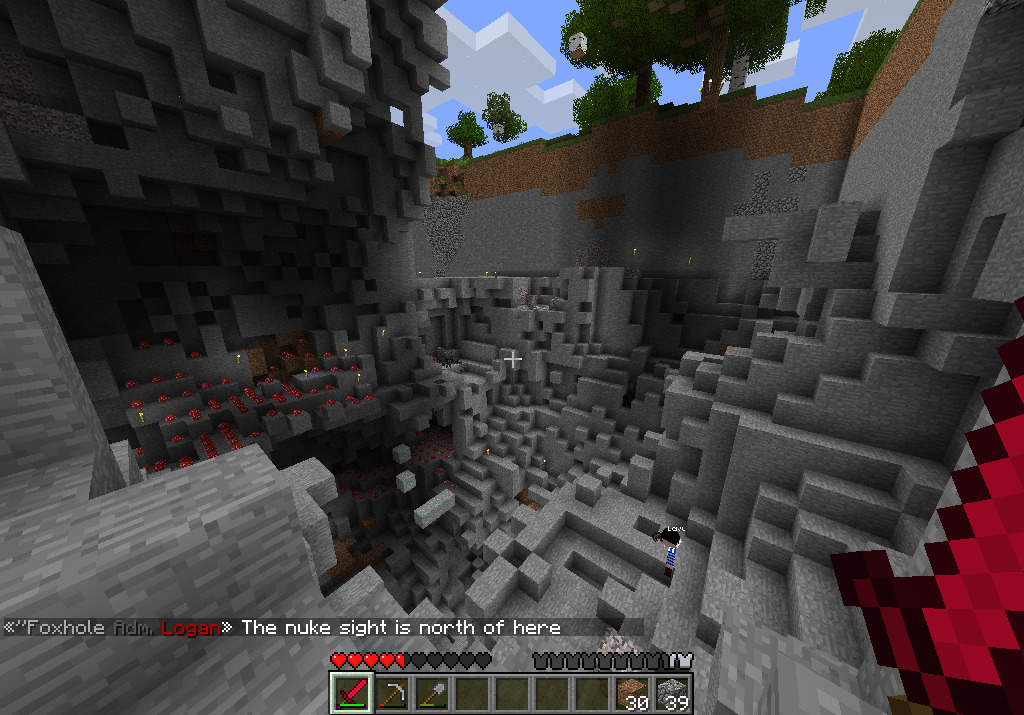This screenshot has width=1024, height=715.
Task: Select the dirt block stack of 30
Action: coord(631,692)
